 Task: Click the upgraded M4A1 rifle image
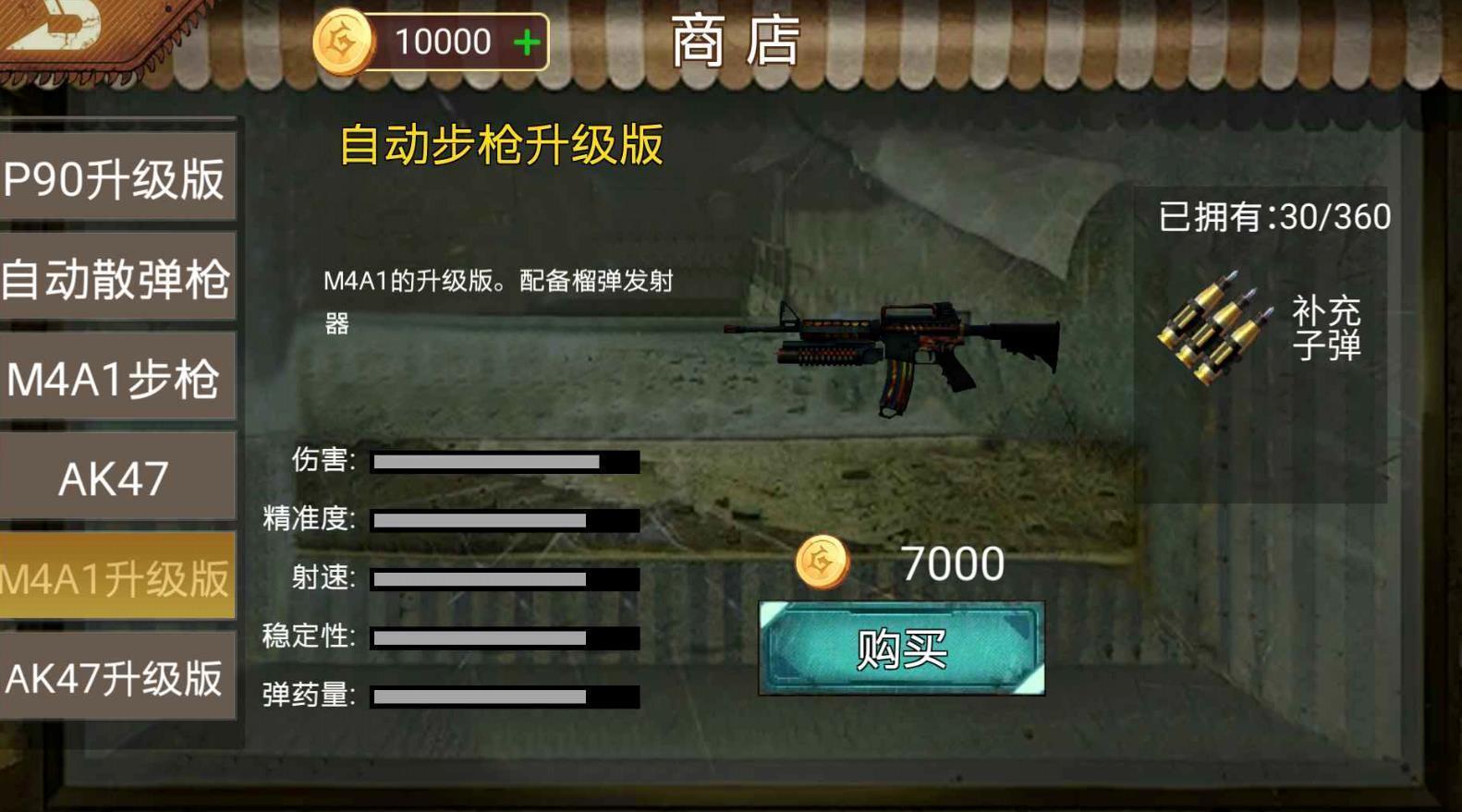click(896, 346)
